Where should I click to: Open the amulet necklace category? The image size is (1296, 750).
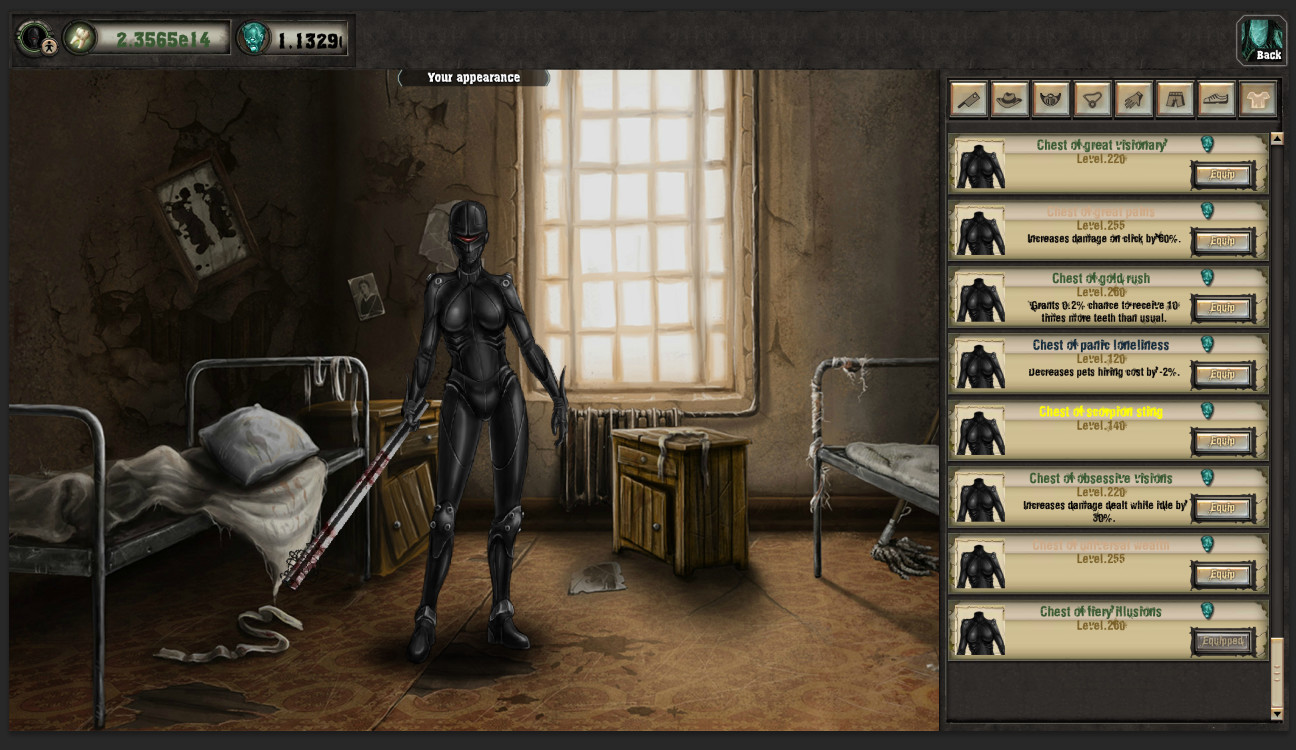(1091, 98)
